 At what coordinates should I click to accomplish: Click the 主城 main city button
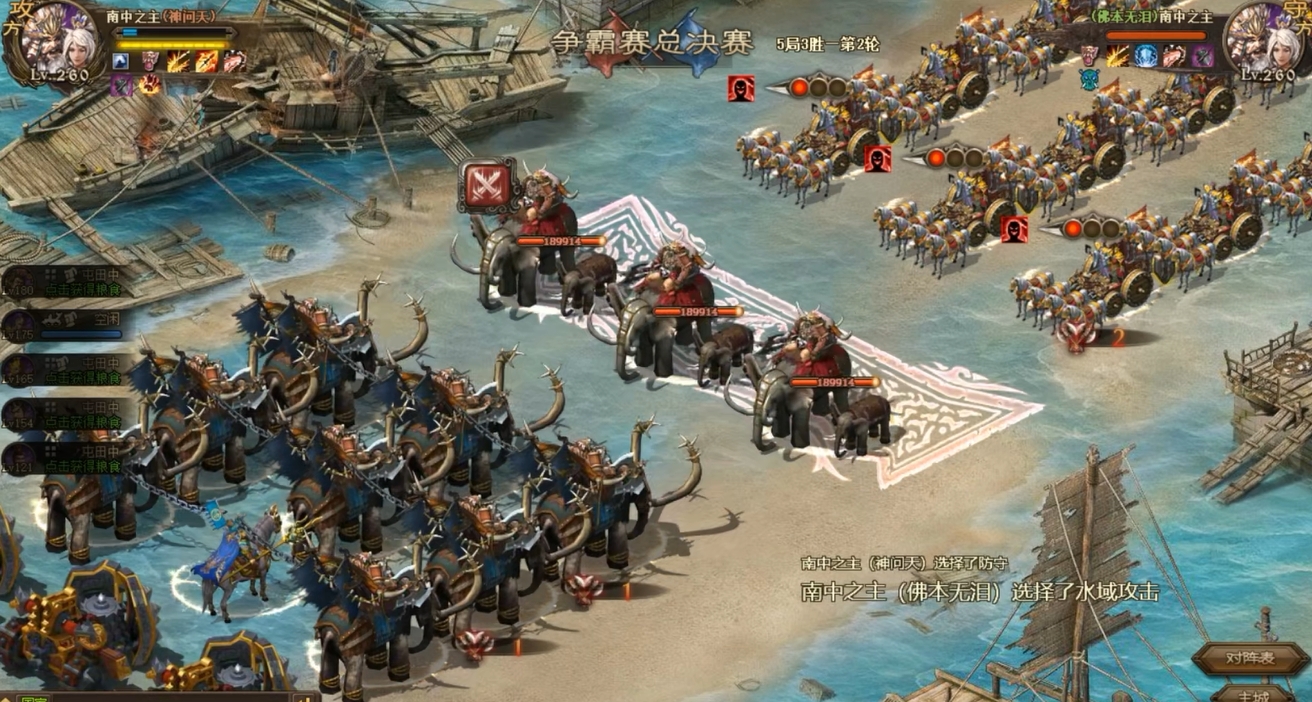click(x=1252, y=694)
